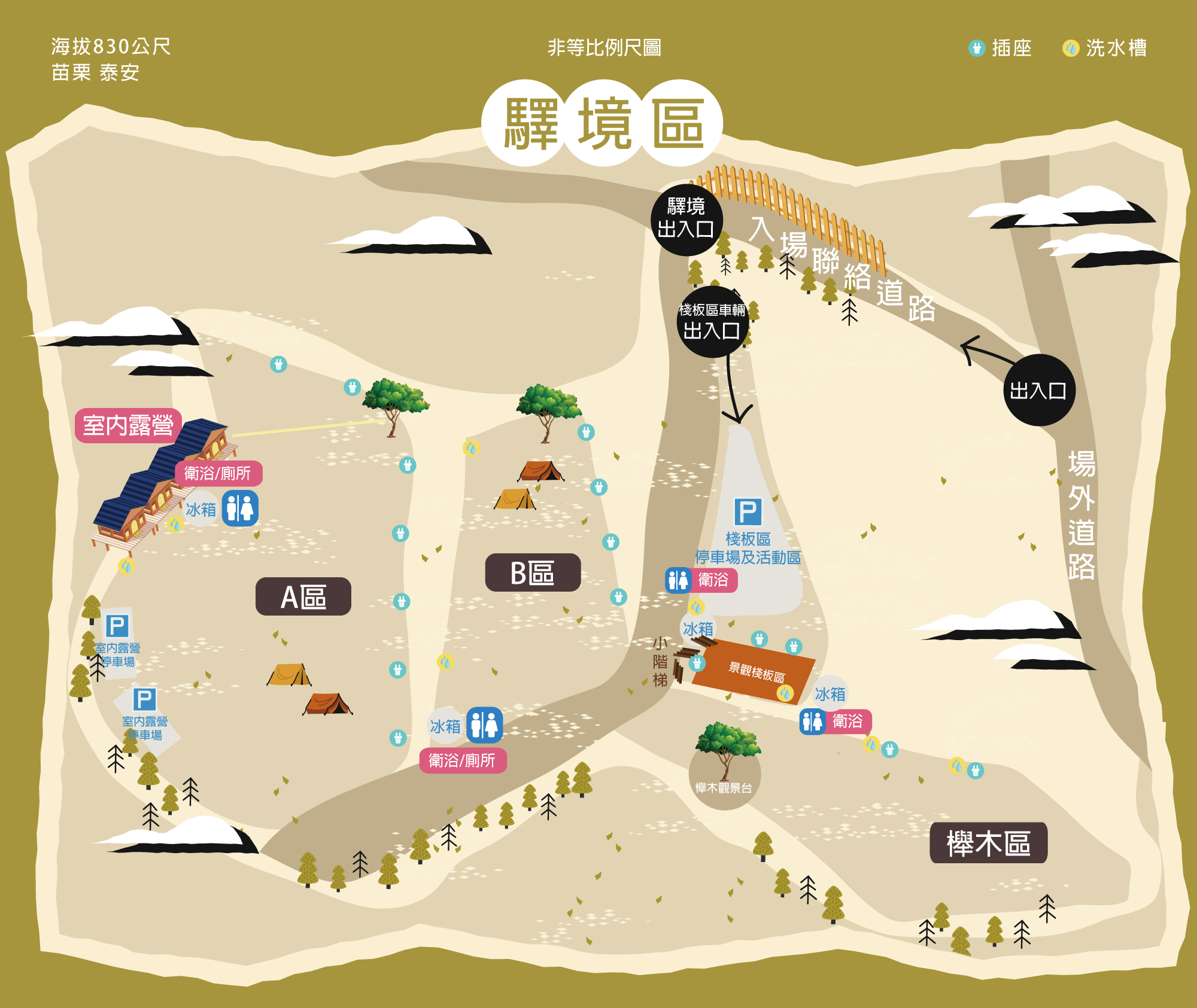Click the 洗水槽 legend entry
This screenshot has width=1197, height=1008.
click(1105, 48)
